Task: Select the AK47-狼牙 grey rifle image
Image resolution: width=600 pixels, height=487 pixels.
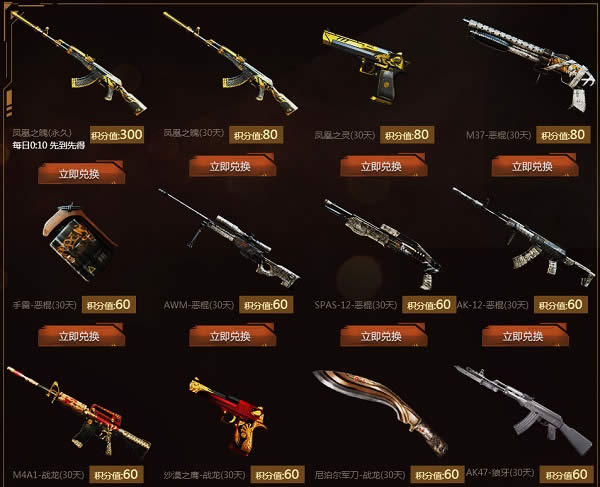Action: click(x=523, y=405)
